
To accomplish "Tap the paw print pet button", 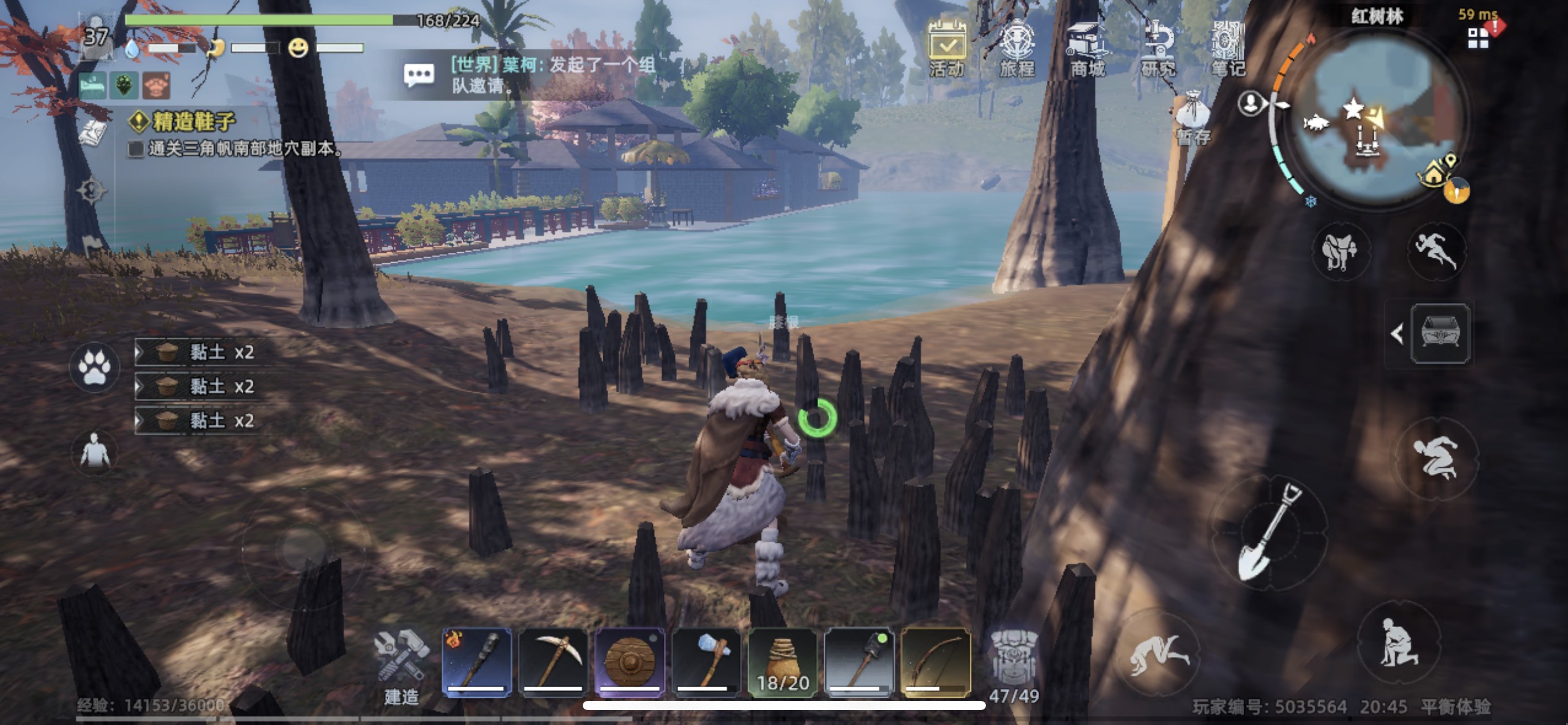I will pos(95,367).
